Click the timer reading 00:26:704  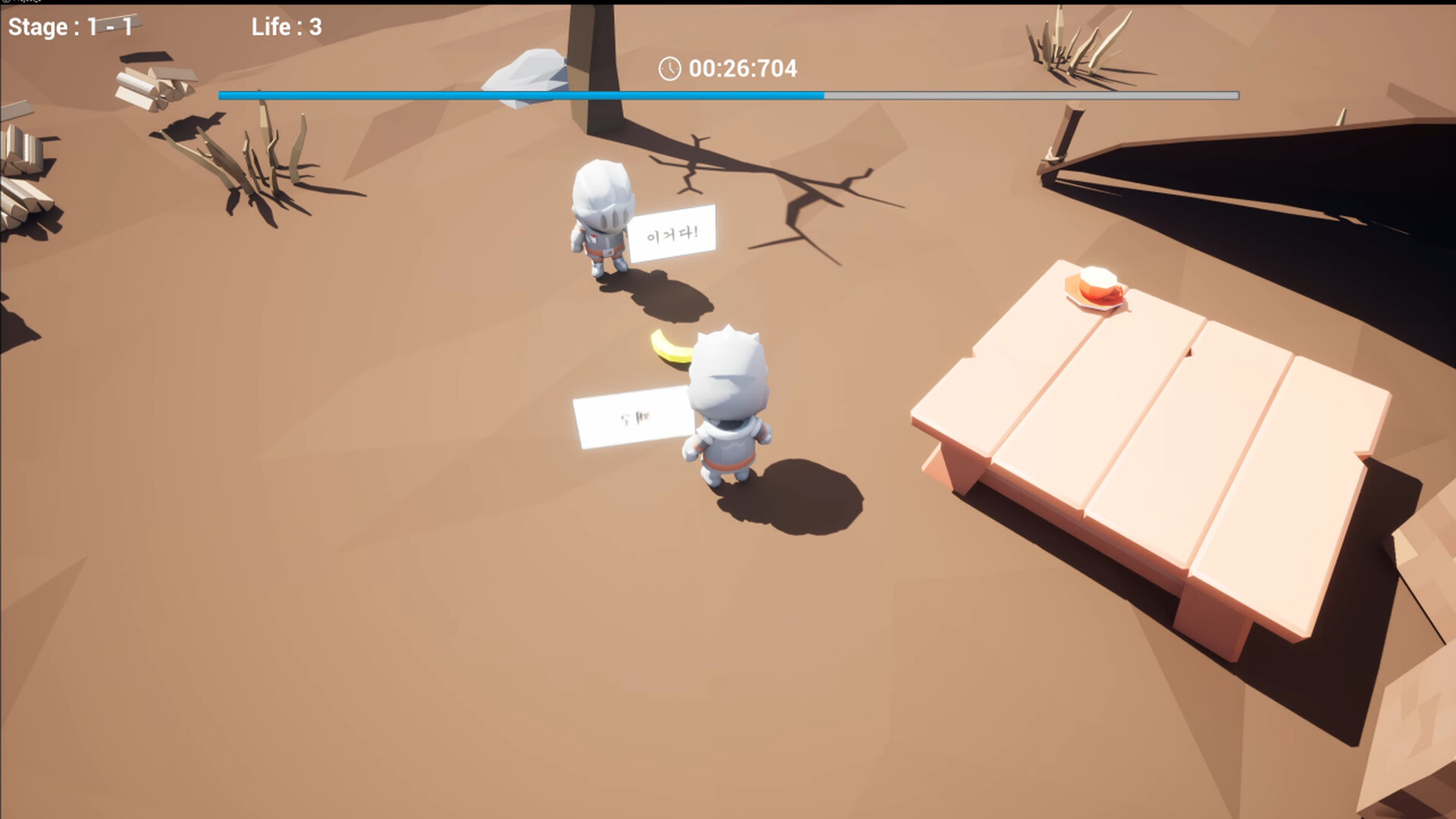pyautogui.click(x=743, y=69)
